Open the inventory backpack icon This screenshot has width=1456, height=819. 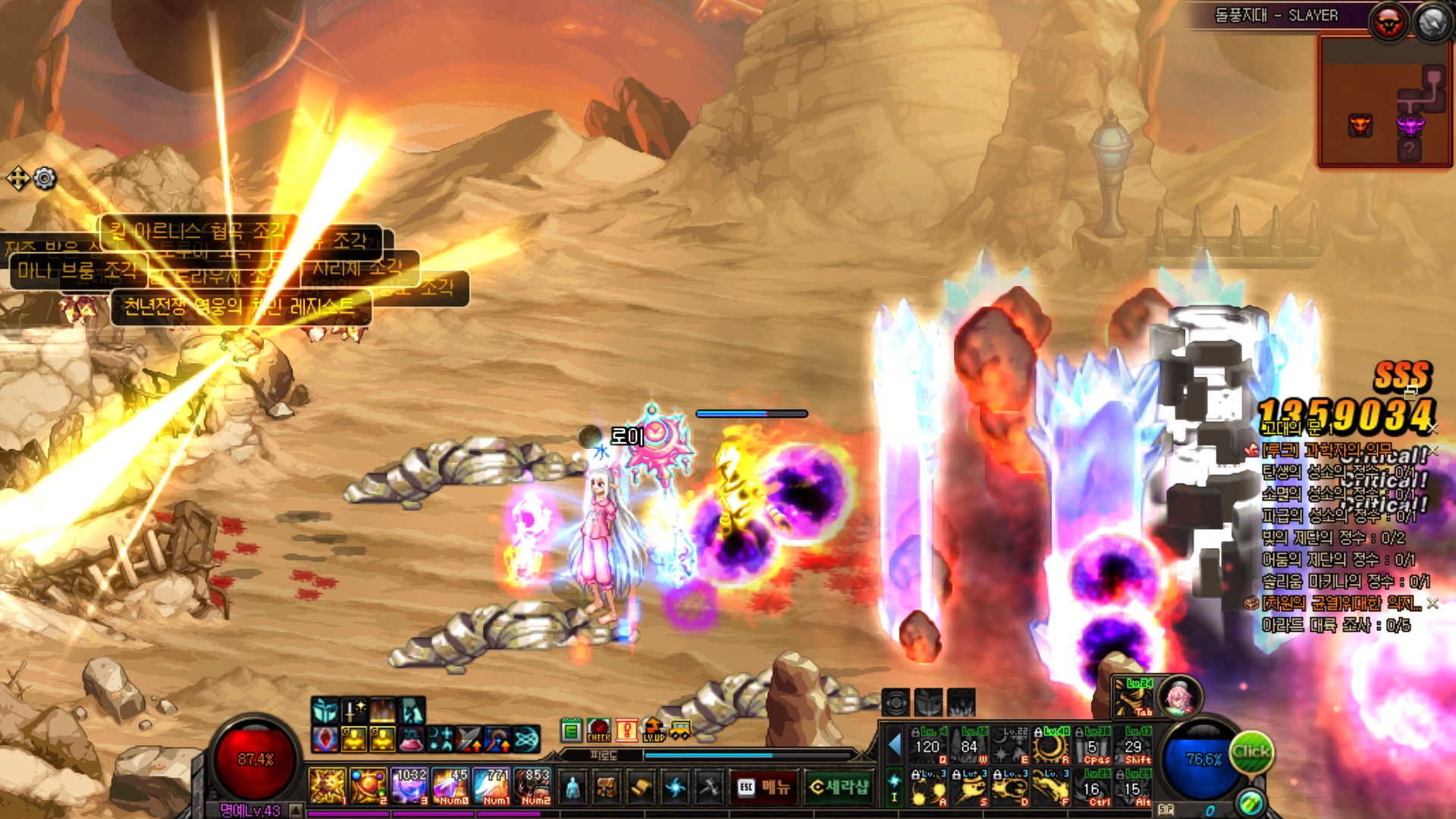tap(606, 788)
